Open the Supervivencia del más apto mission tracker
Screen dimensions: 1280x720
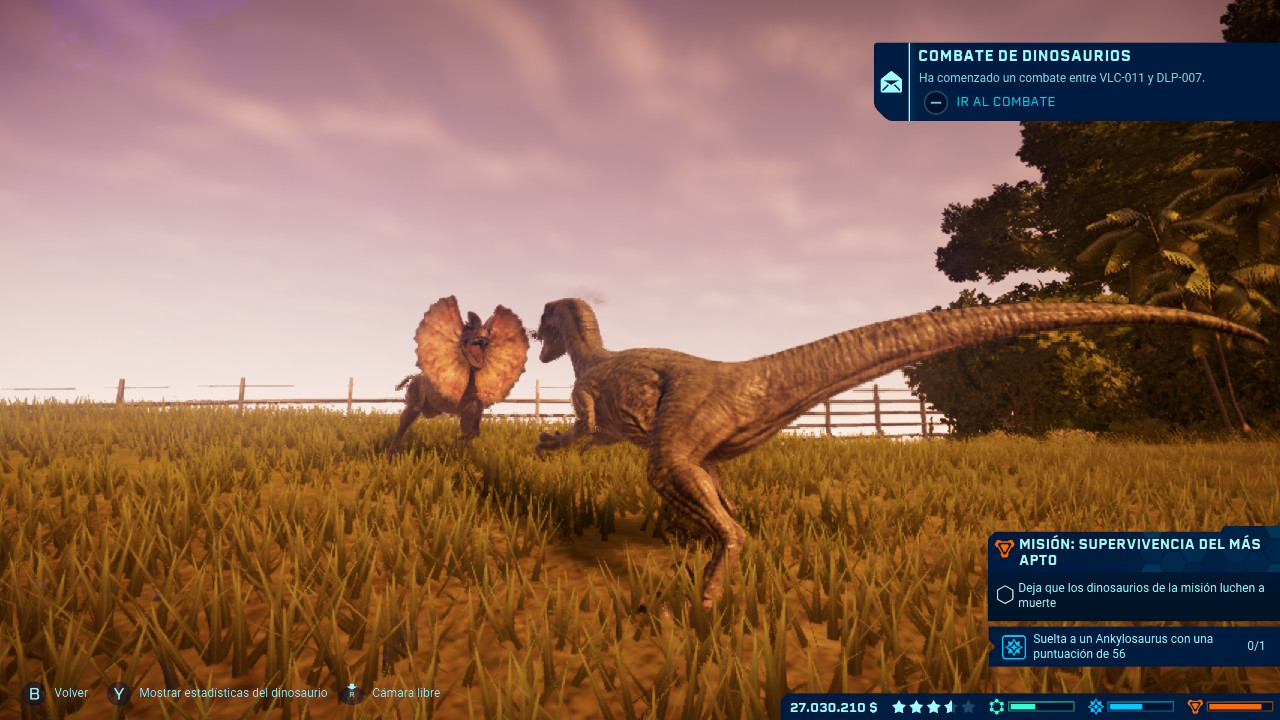click(x=1138, y=552)
